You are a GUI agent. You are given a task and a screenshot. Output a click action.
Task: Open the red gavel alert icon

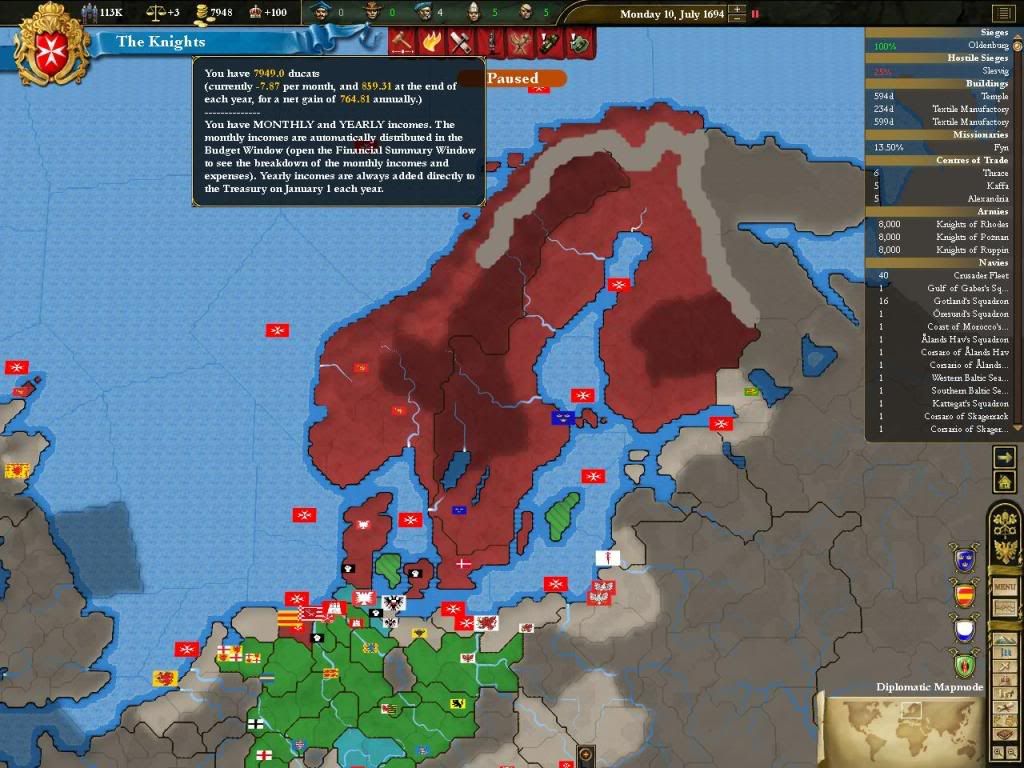click(x=403, y=42)
